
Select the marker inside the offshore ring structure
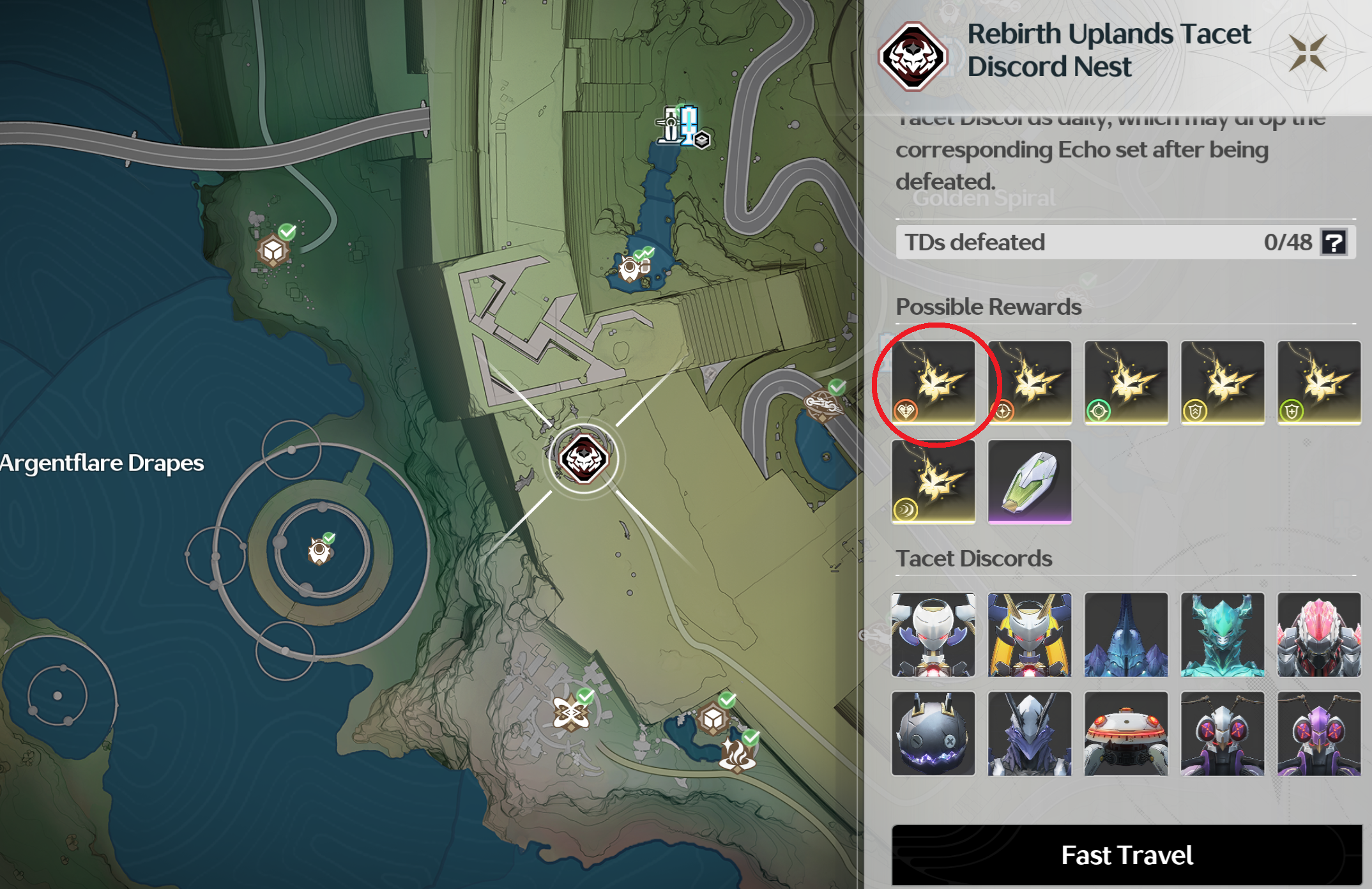(x=319, y=551)
